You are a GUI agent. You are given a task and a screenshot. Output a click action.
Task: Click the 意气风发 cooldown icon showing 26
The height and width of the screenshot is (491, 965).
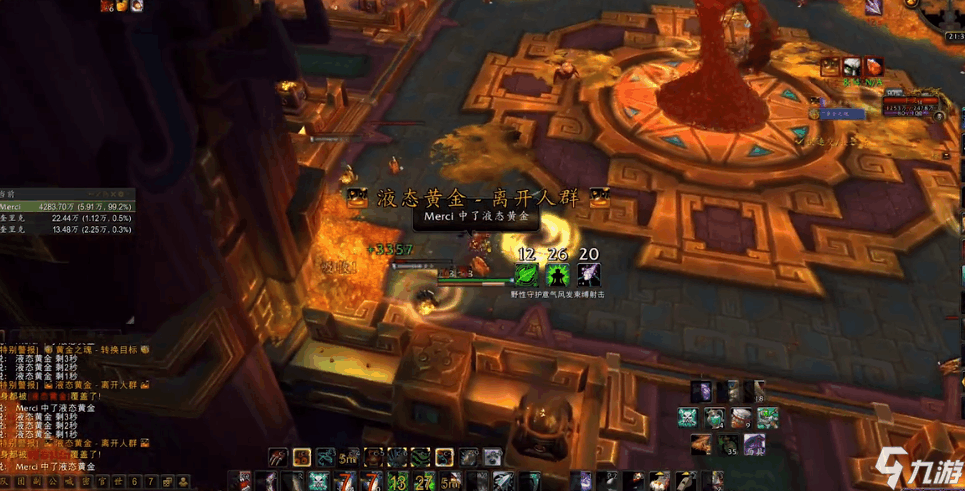coord(557,274)
